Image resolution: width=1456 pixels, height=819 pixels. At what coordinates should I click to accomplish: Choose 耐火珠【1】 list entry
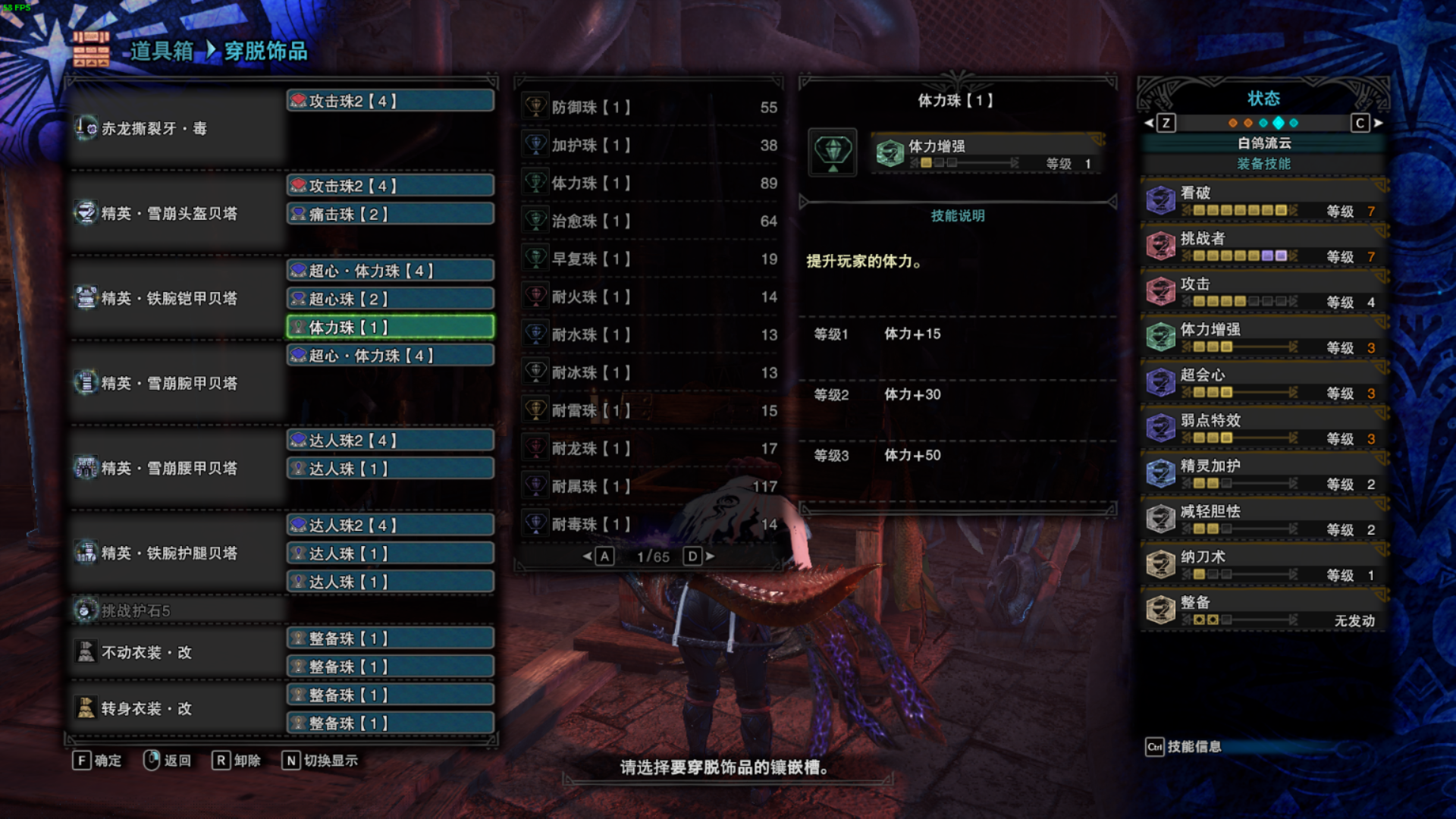coord(649,297)
